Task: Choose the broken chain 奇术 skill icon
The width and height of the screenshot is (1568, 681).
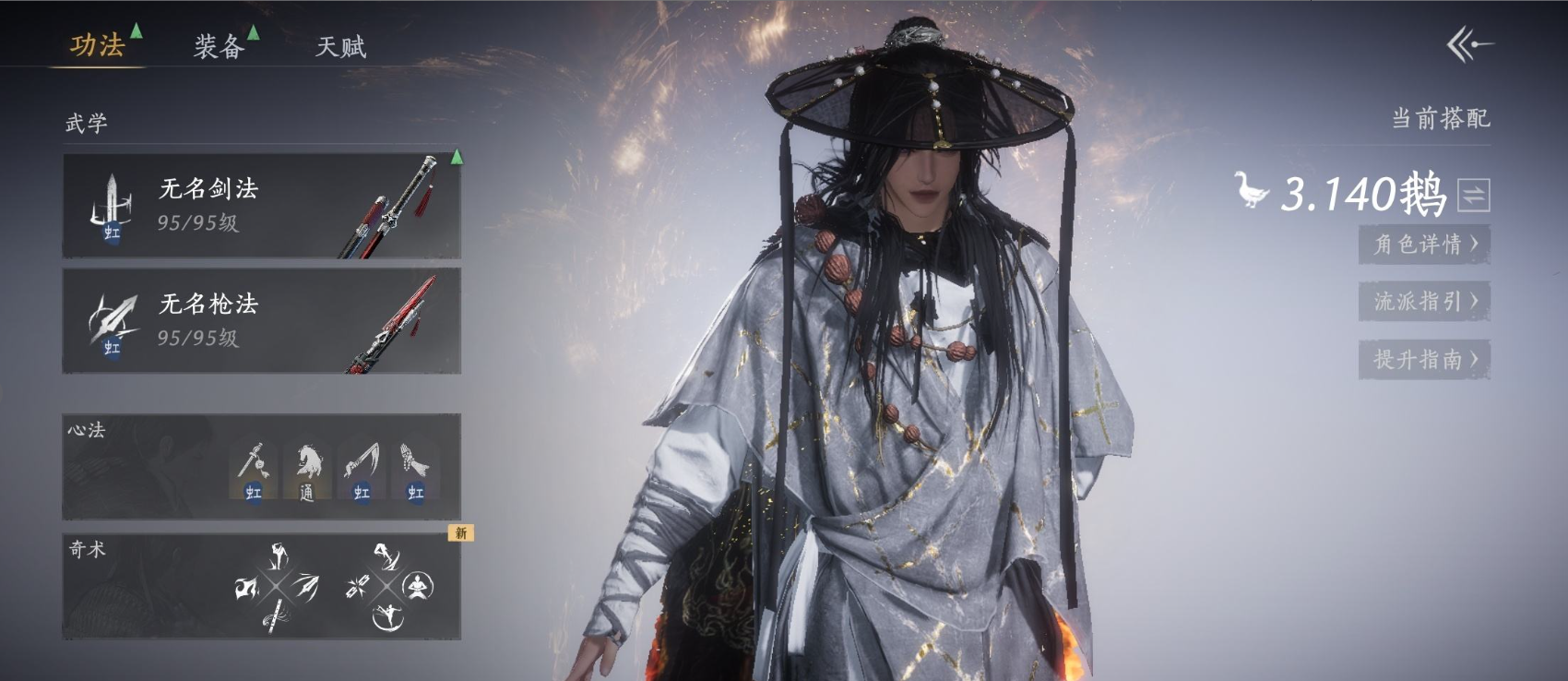Action: click(x=357, y=586)
